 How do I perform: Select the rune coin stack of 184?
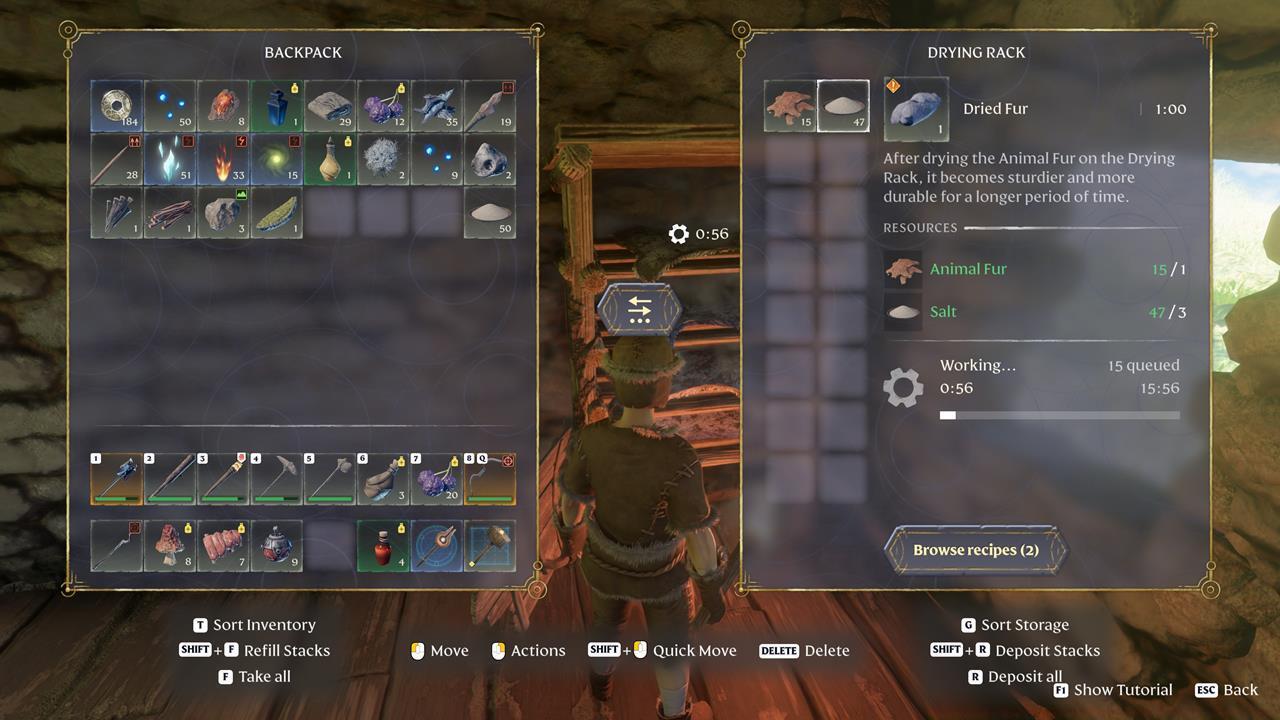coord(116,106)
